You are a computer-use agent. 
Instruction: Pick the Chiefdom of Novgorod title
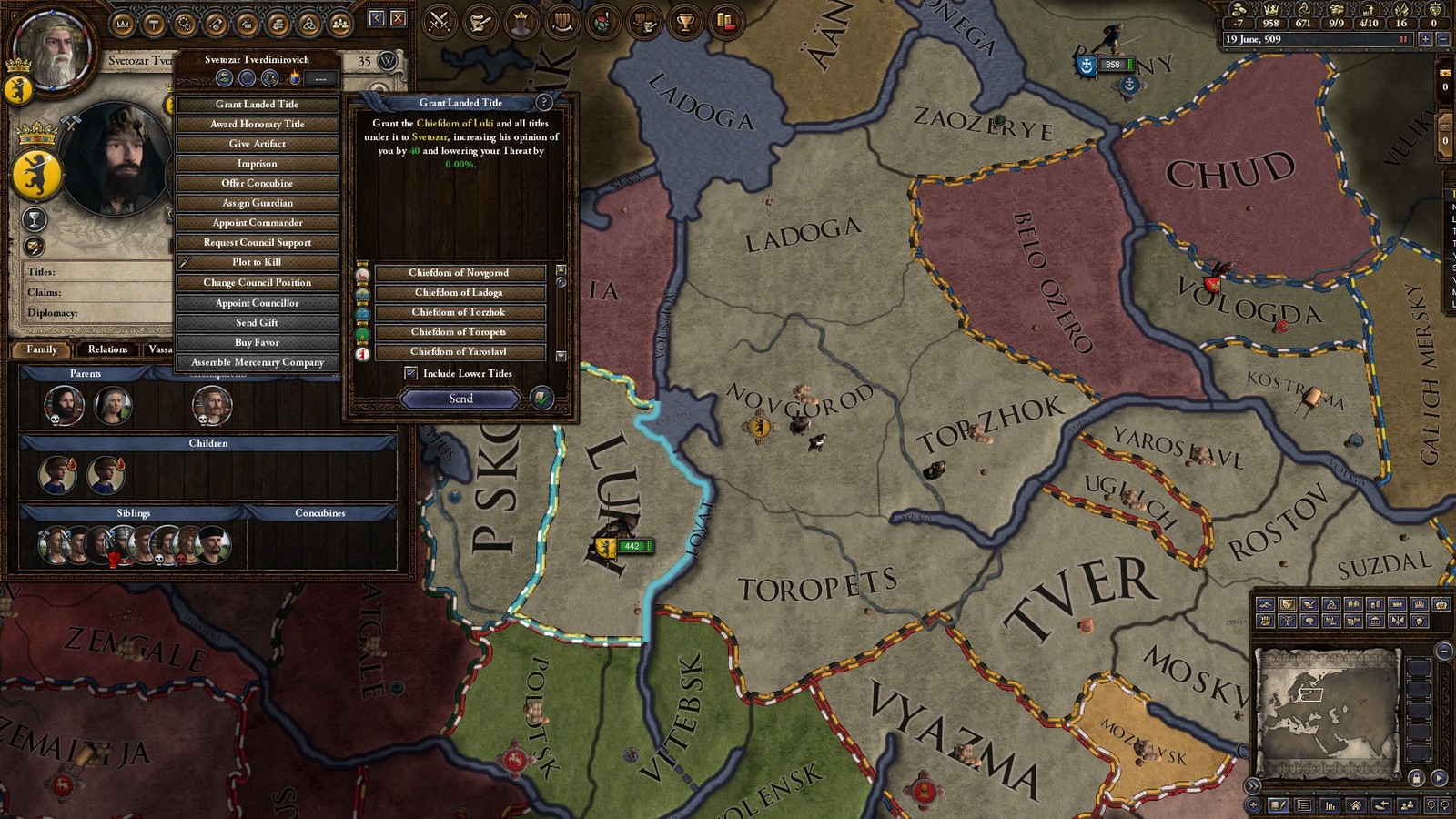point(459,273)
